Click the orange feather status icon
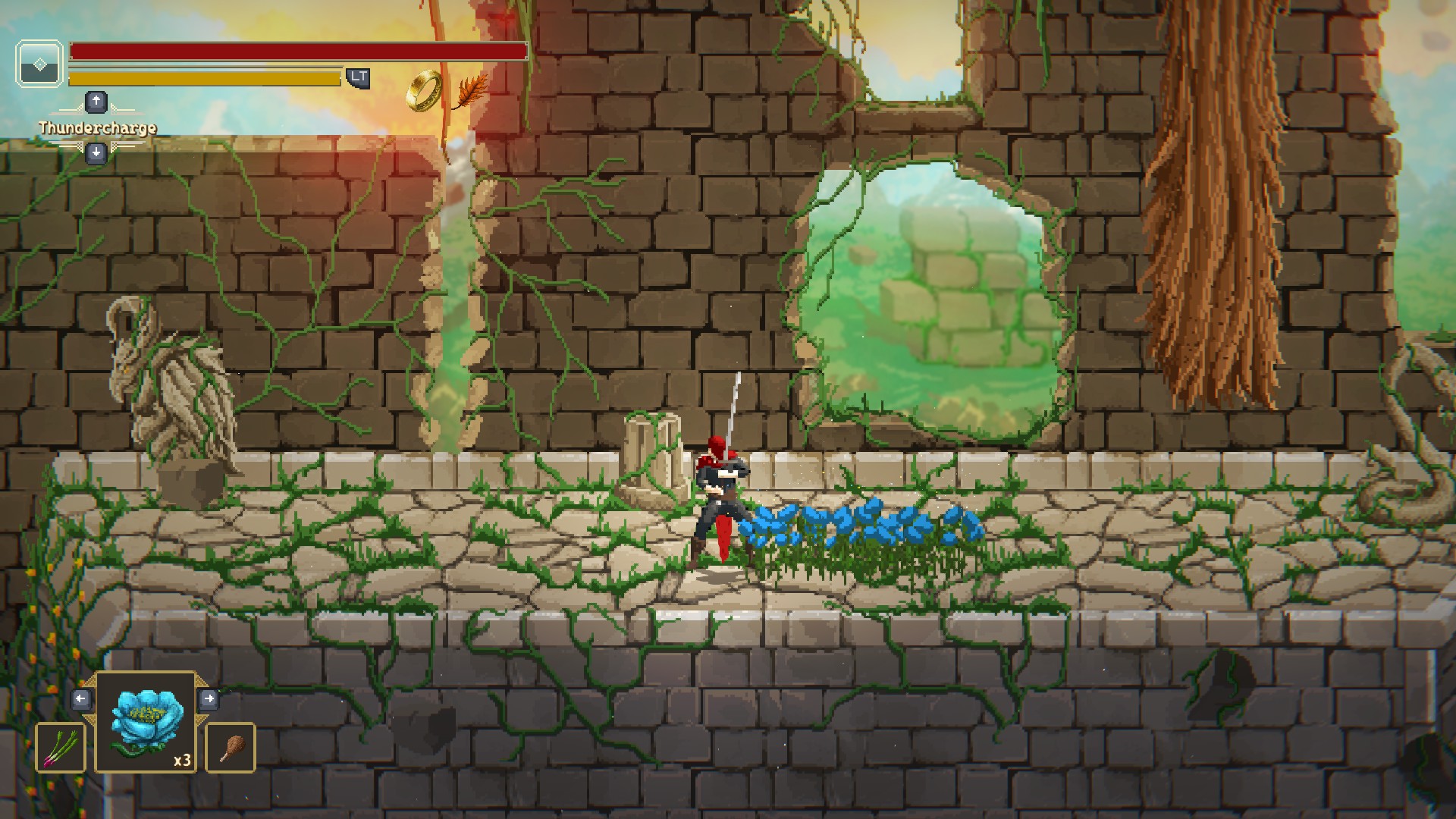The image size is (1456, 819). pyautogui.click(x=469, y=90)
